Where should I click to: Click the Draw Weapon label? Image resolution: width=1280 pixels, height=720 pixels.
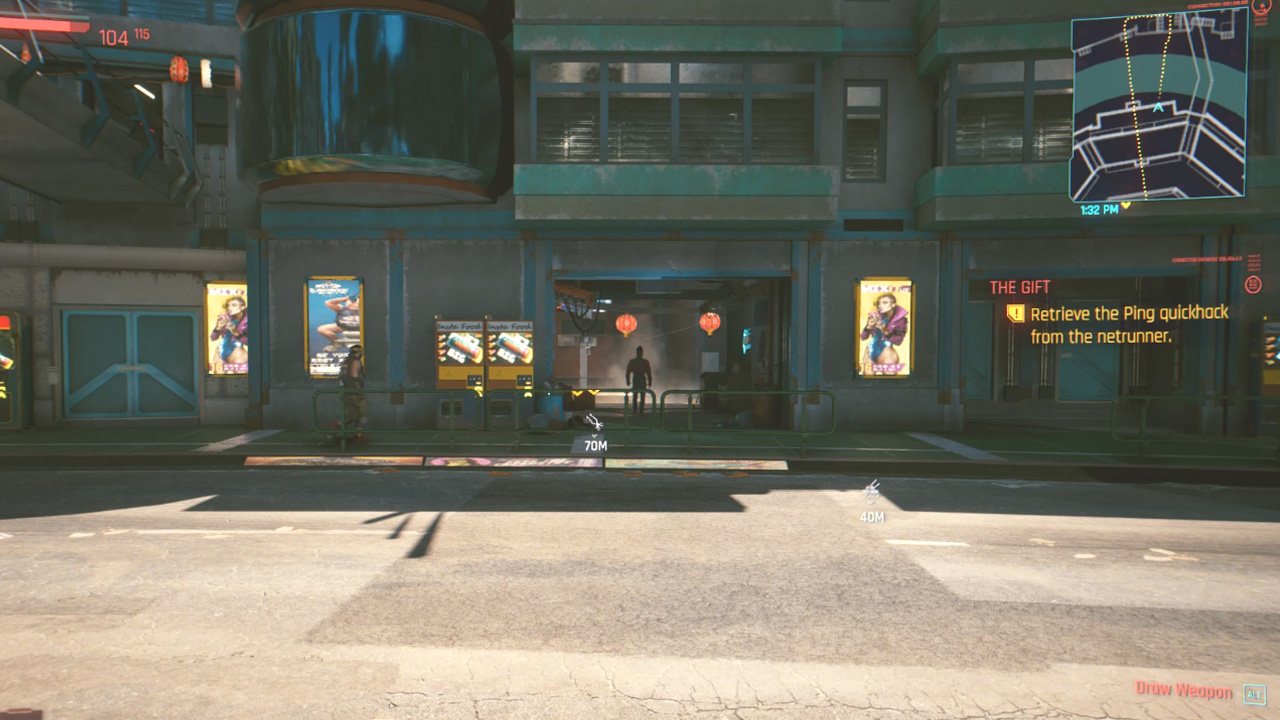pos(1185,690)
